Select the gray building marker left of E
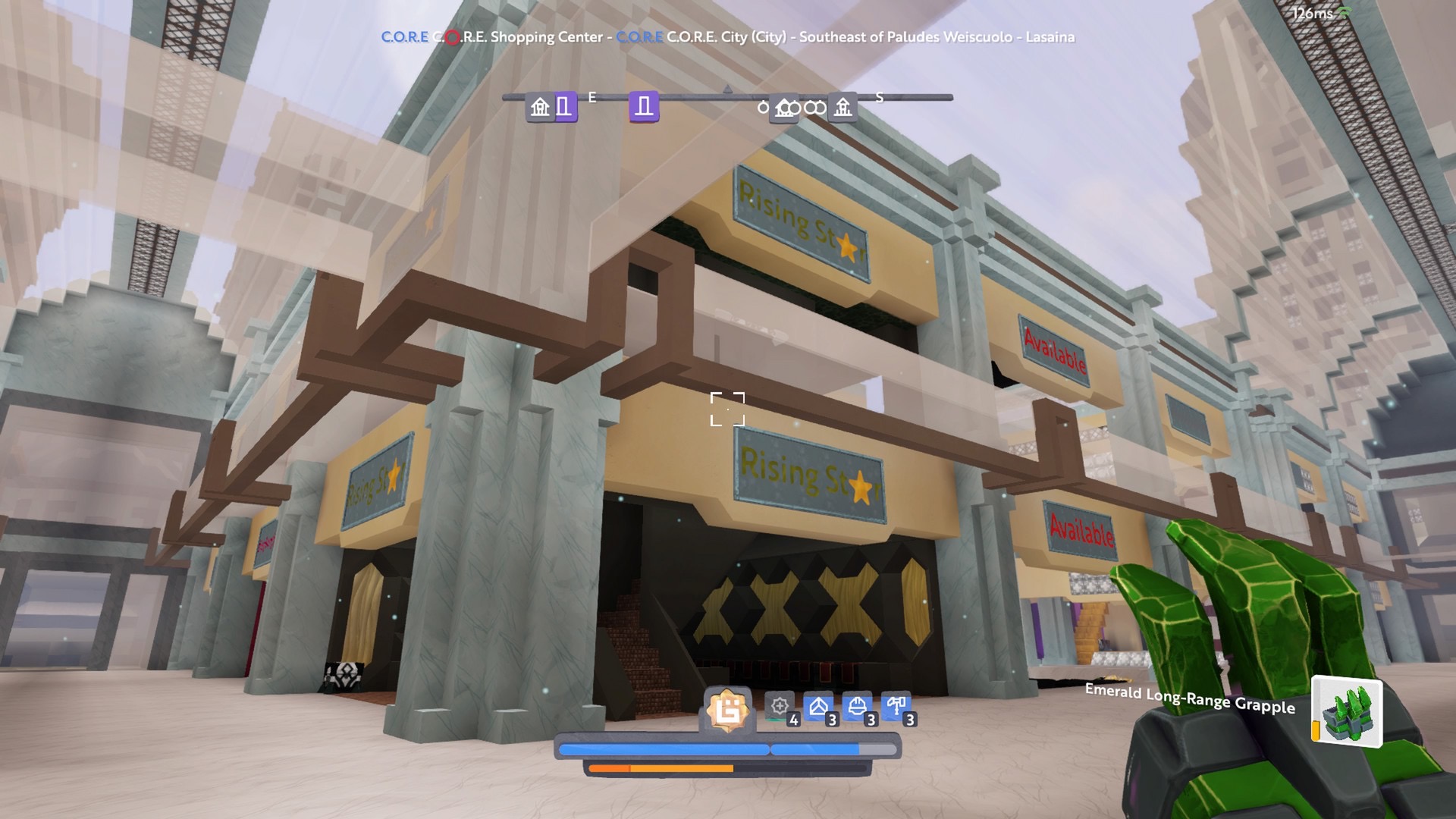Screen dimensions: 1456x819 point(540,107)
